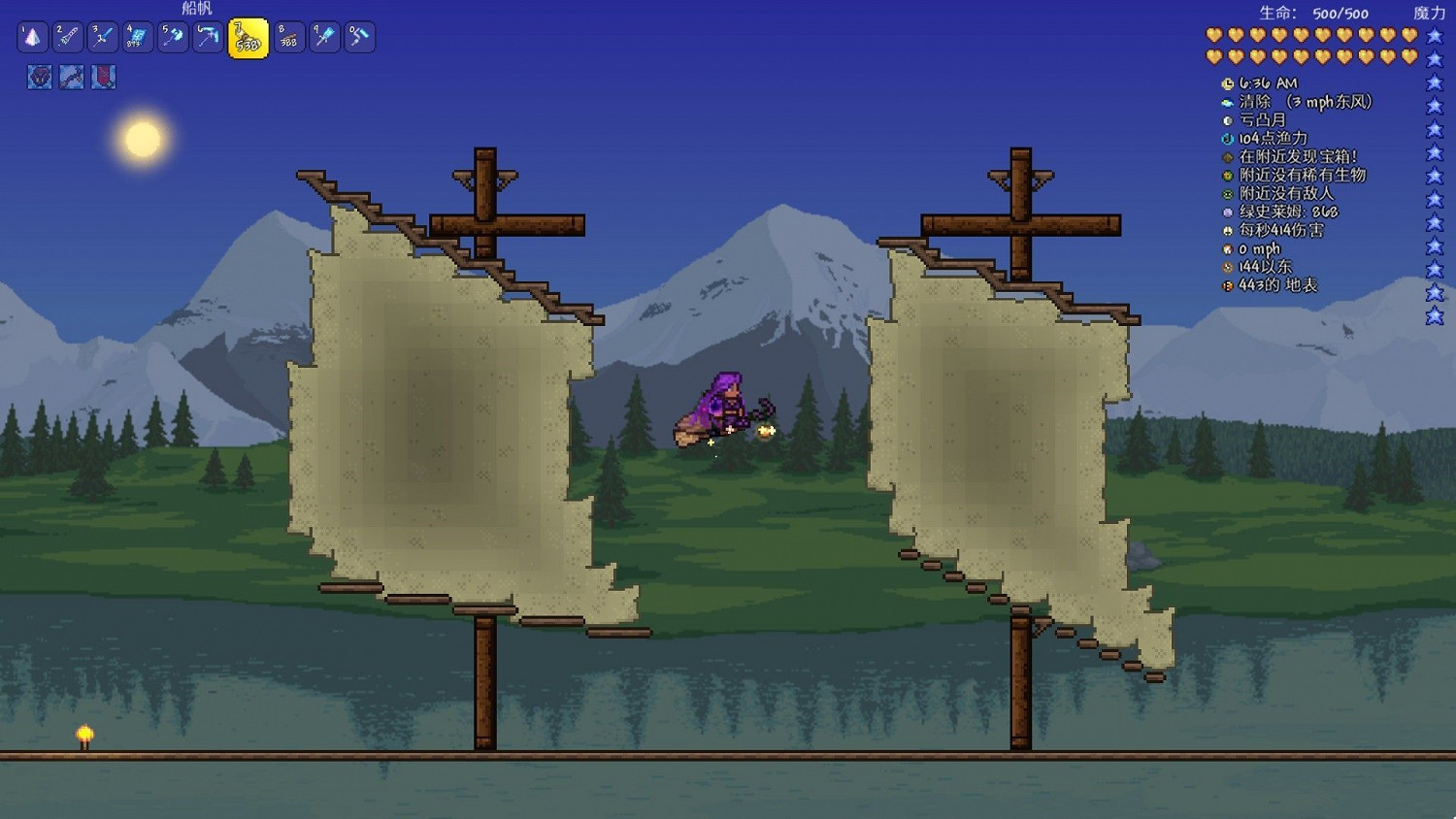Select the clock info icon showing 6:36 AM

1228,82
